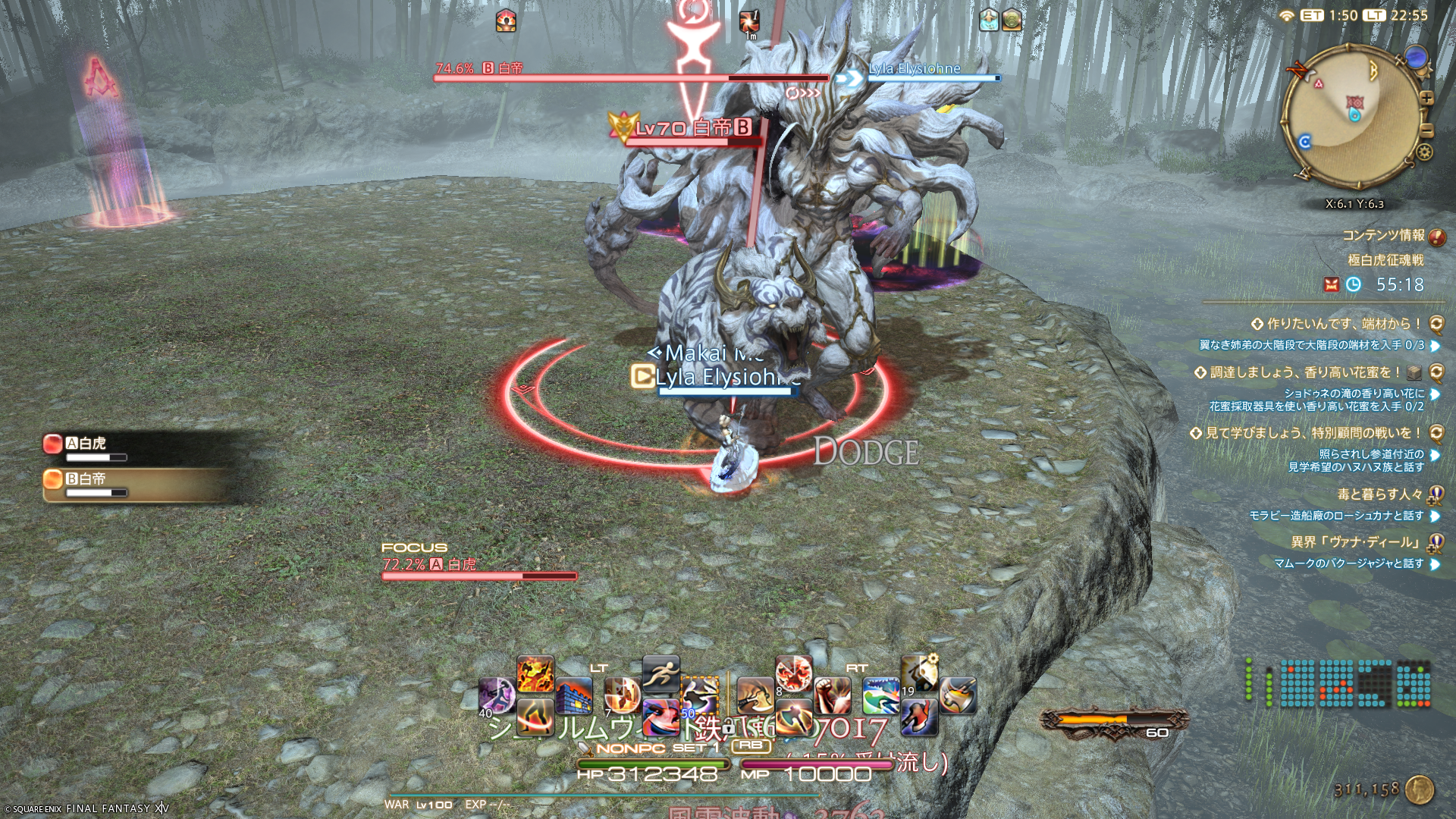Activate the Sprint running-figure action
The width and height of the screenshot is (1456, 819).
point(661,673)
